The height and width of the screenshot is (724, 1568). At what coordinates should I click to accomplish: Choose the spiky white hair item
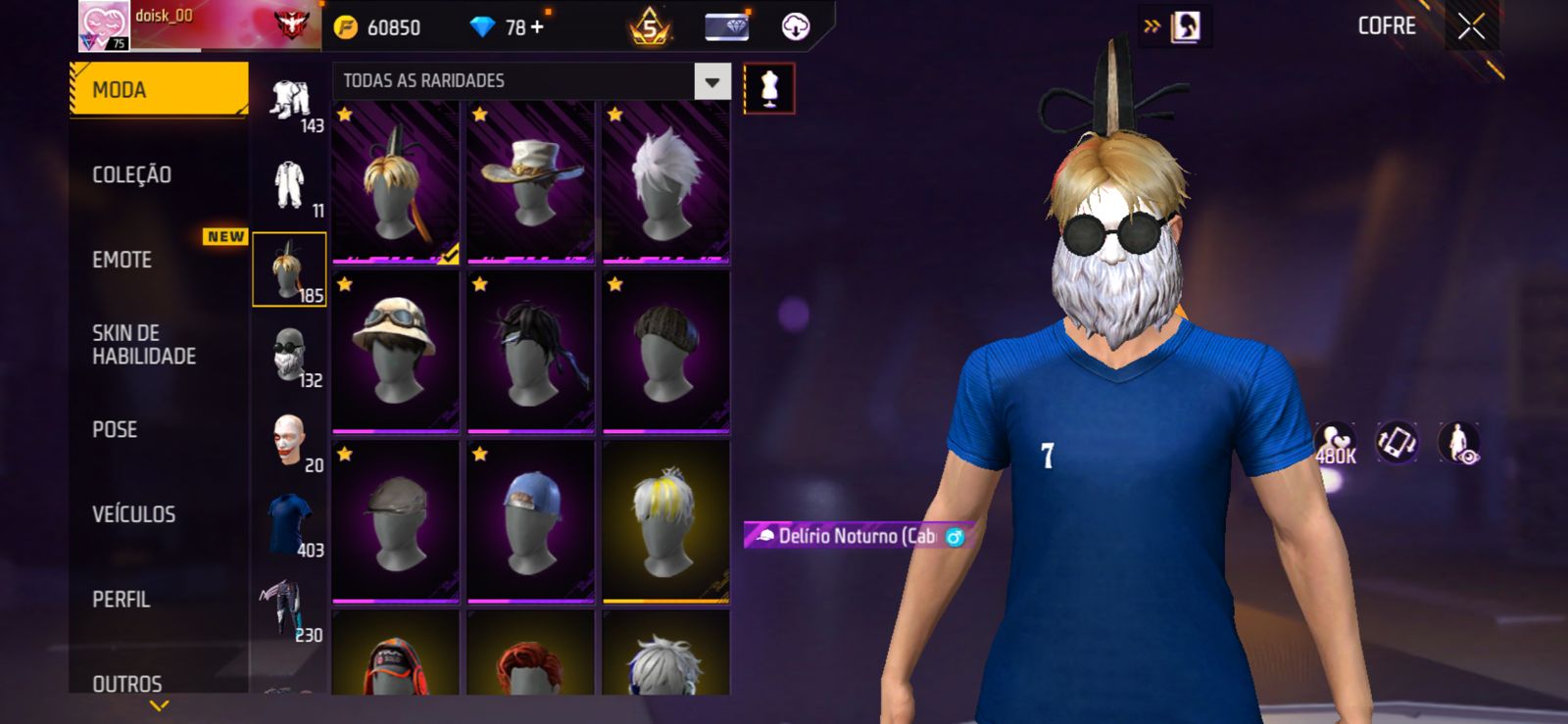pos(665,181)
